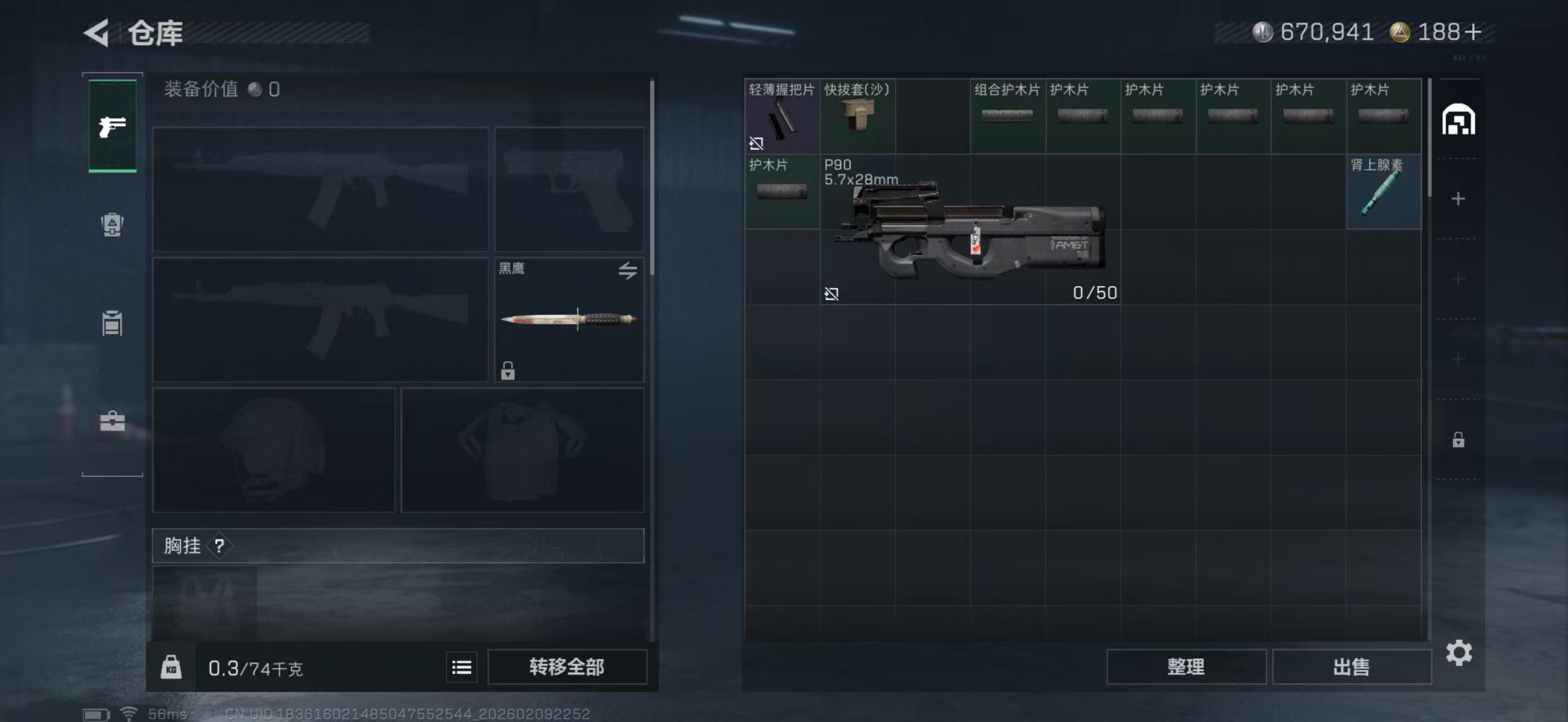Organize the stash with 整理
The width and height of the screenshot is (1568, 722).
click(x=1186, y=667)
